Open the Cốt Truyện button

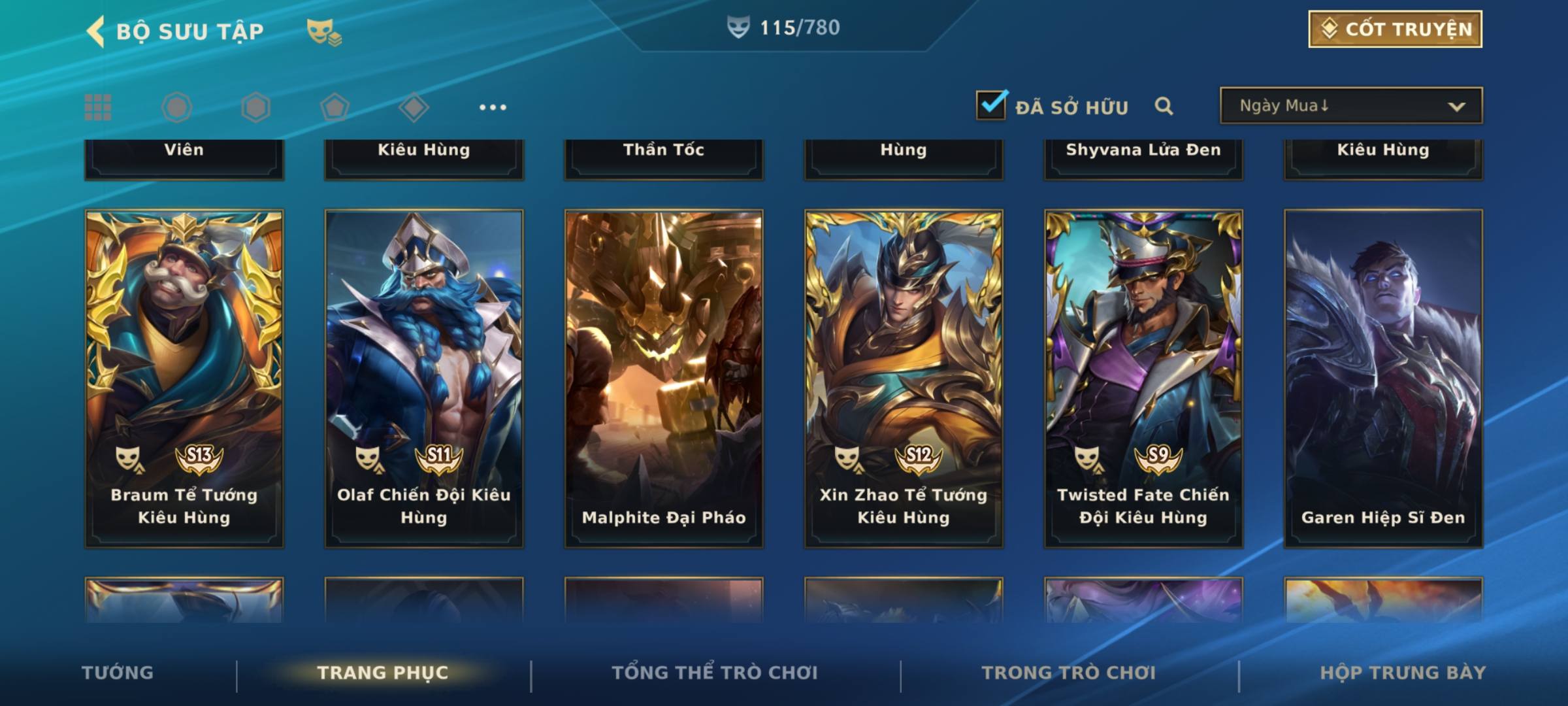coord(1395,29)
